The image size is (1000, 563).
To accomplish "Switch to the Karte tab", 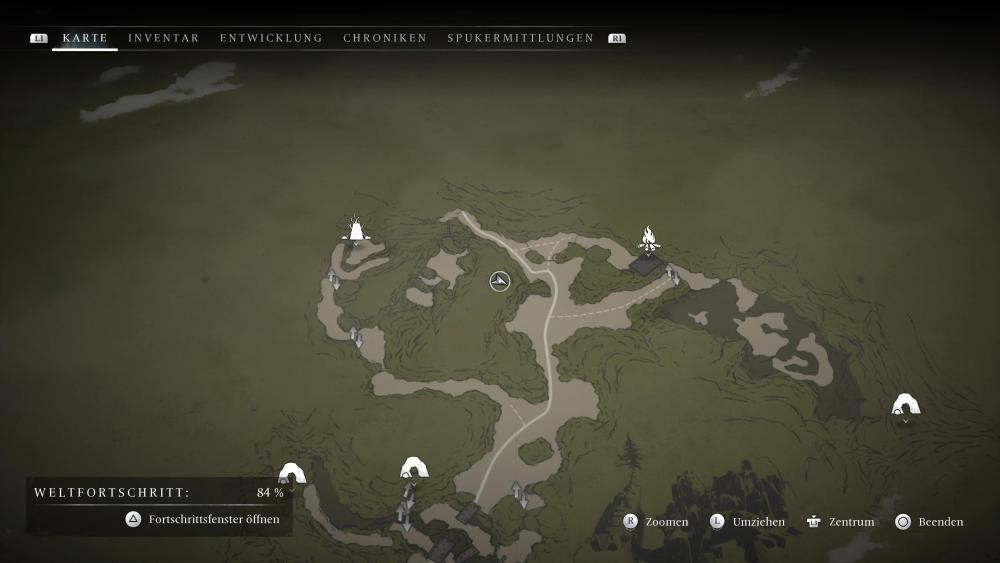I will tap(85, 38).
